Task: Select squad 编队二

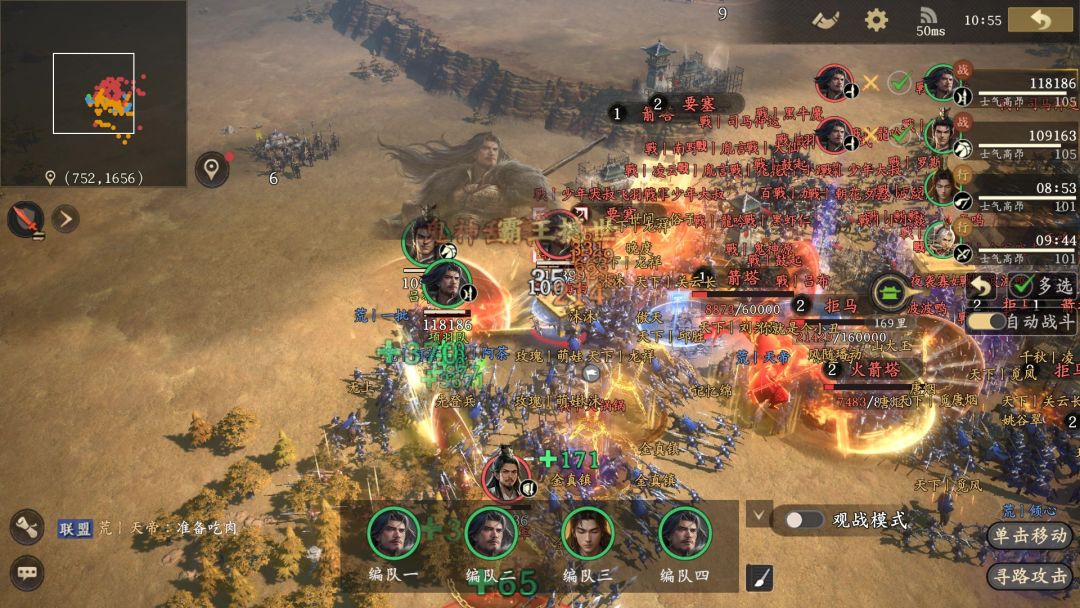Action: coord(491,534)
